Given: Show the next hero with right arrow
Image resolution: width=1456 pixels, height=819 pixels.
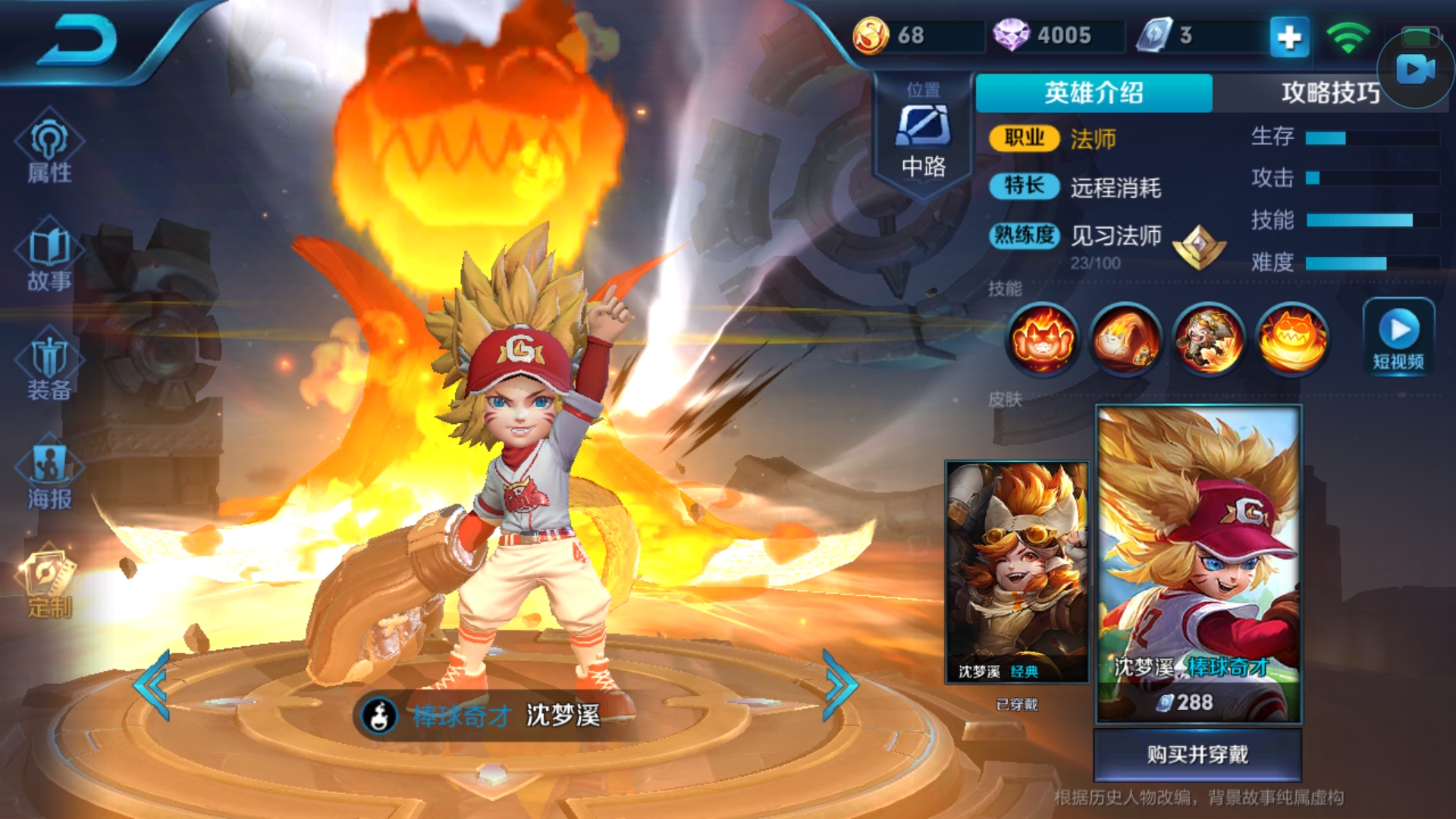Looking at the screenshot, I should click(x=839, y=685).
